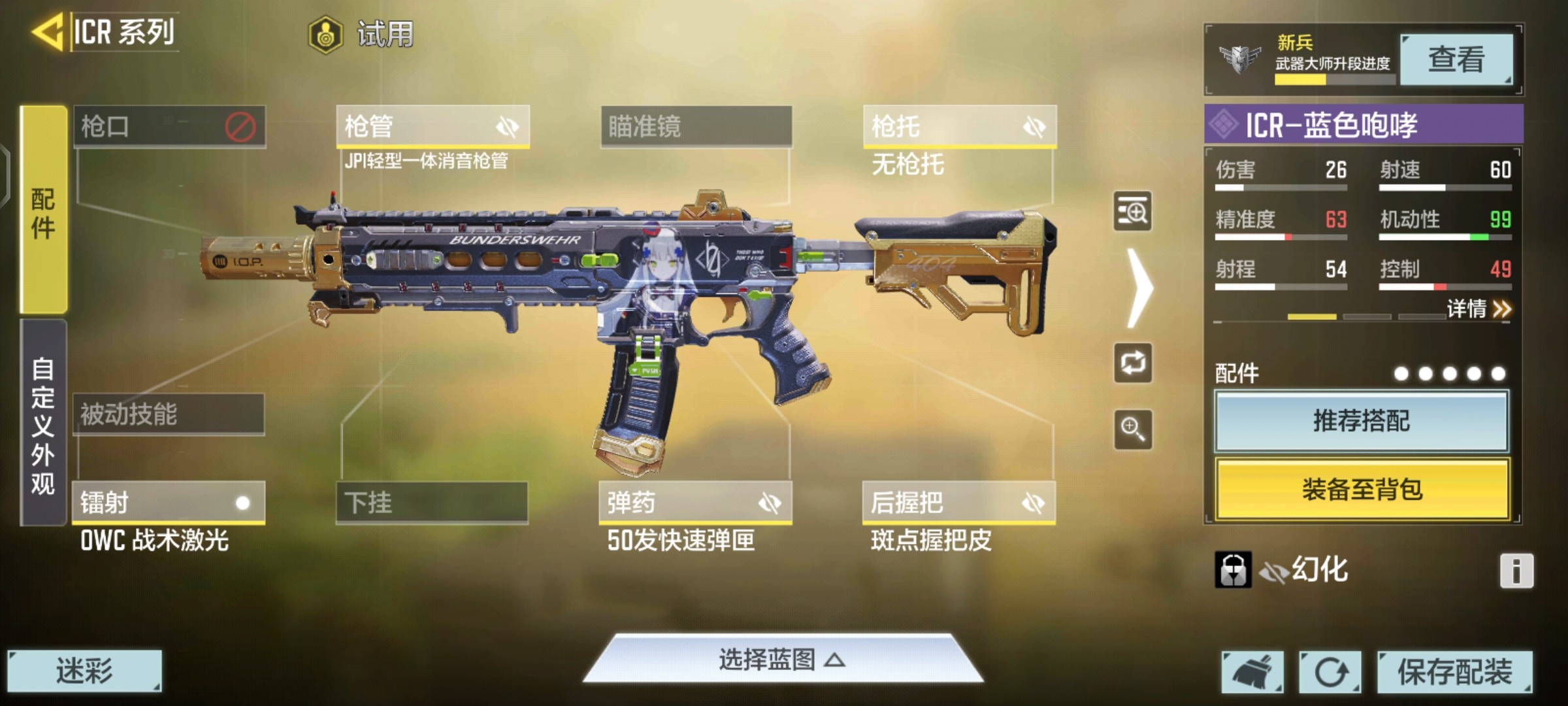Select the 被动技能 perk slot
Viewport: 1568px width, 706px height.
[169, 414]
